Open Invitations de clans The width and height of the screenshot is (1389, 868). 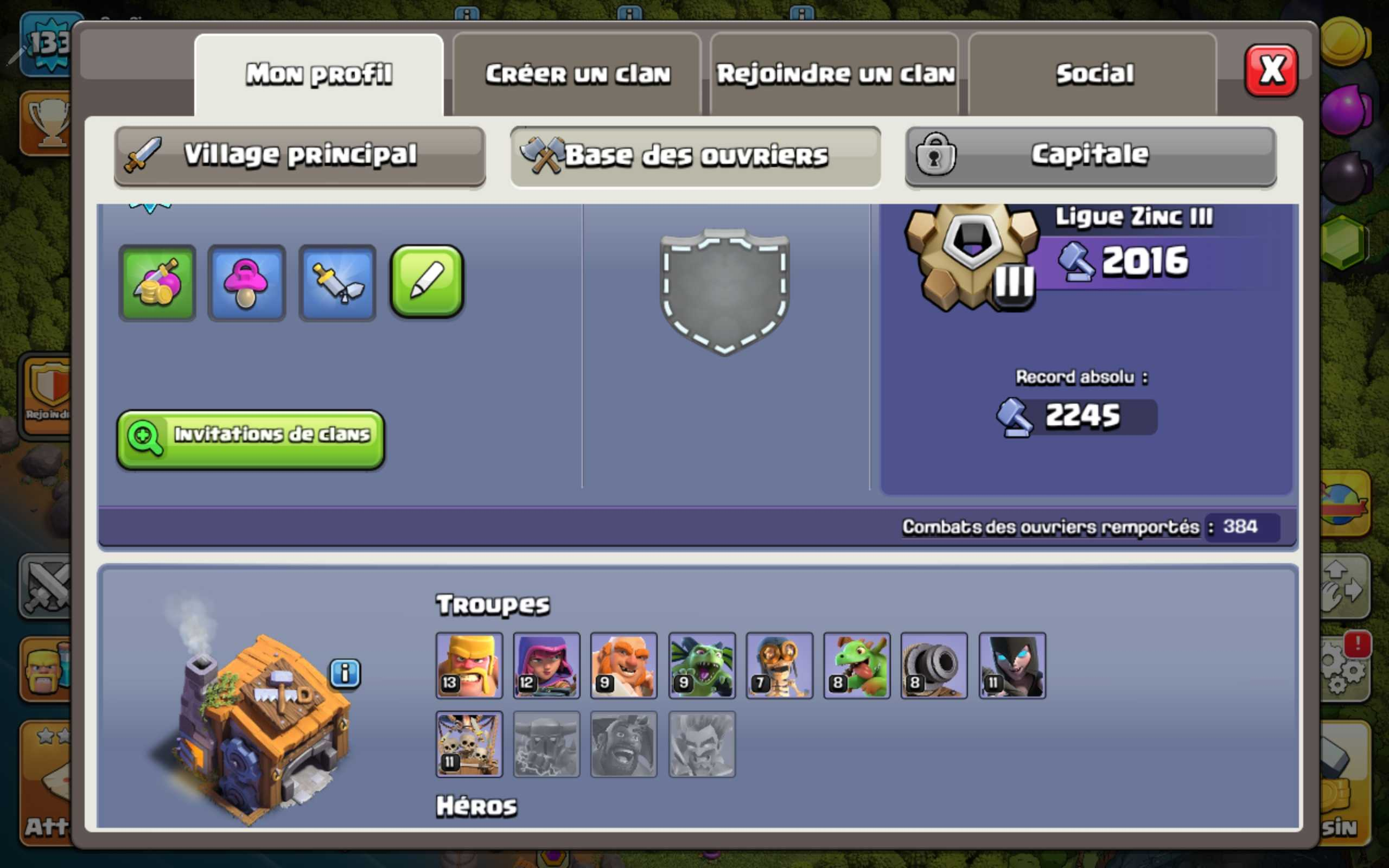coord(250,439)
